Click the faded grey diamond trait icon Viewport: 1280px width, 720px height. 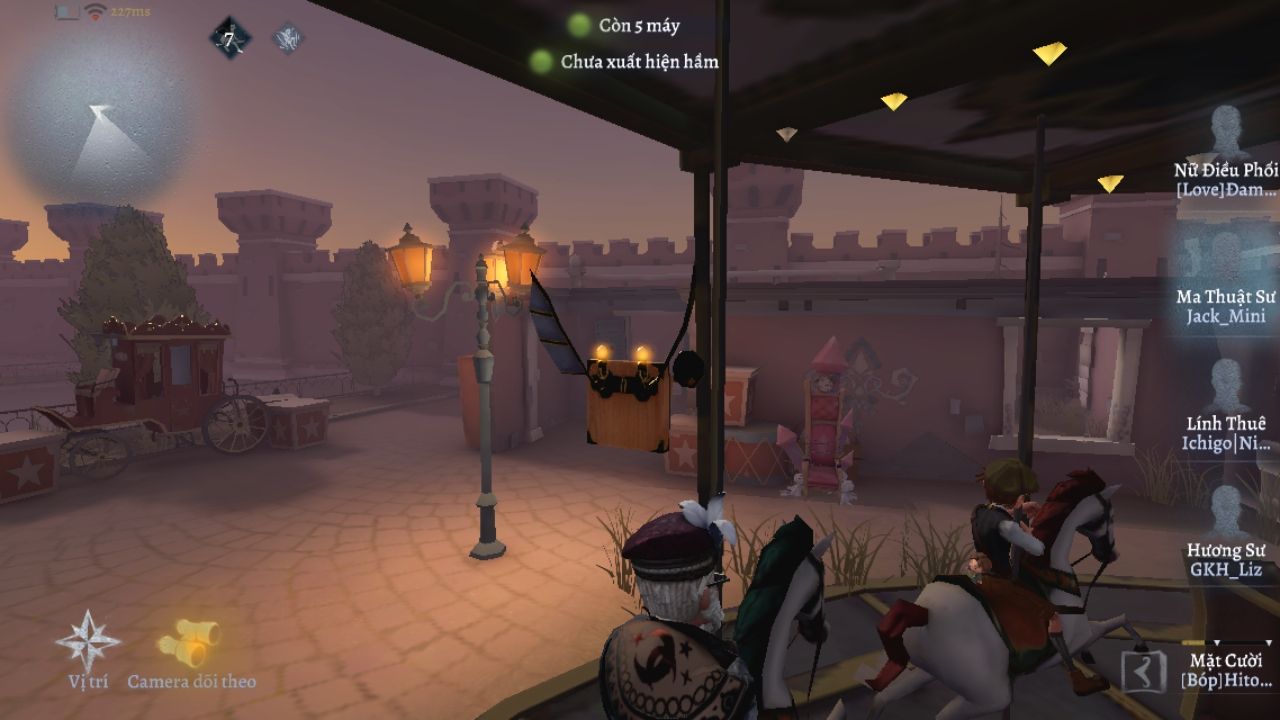click(x=289, y=39)
